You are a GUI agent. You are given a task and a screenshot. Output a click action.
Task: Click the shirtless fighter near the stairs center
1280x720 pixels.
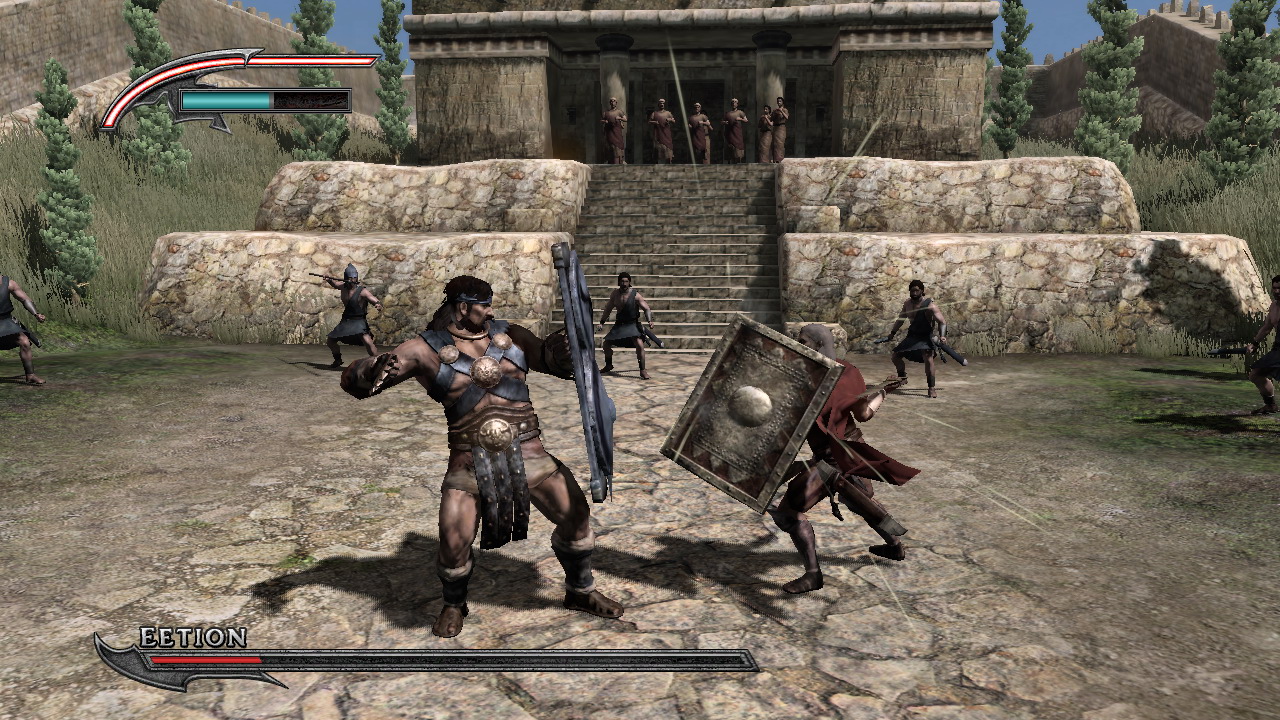pyautogui.click(x=625, y=310)
